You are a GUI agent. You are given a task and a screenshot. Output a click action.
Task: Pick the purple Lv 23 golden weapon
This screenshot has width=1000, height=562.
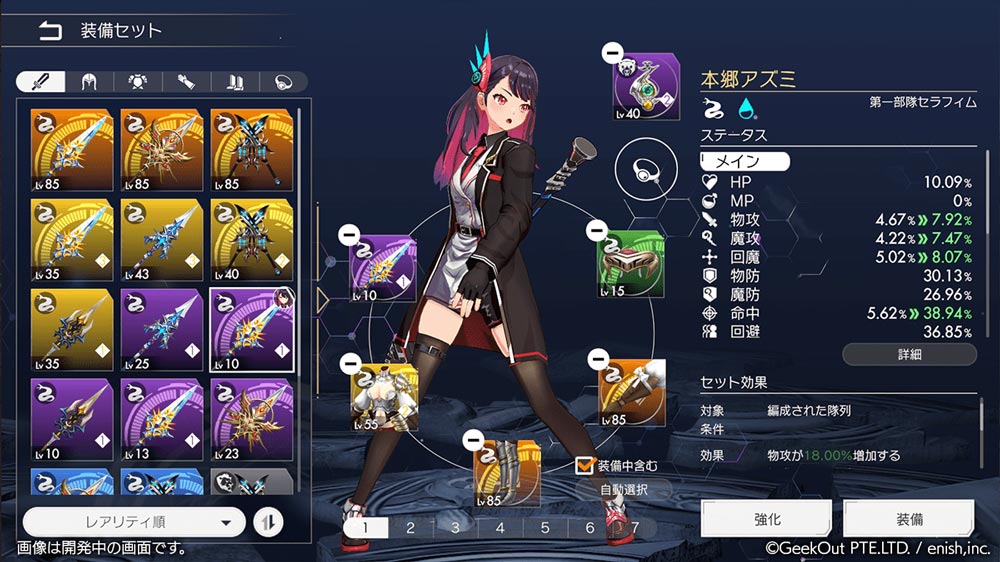tap(252, 420)
